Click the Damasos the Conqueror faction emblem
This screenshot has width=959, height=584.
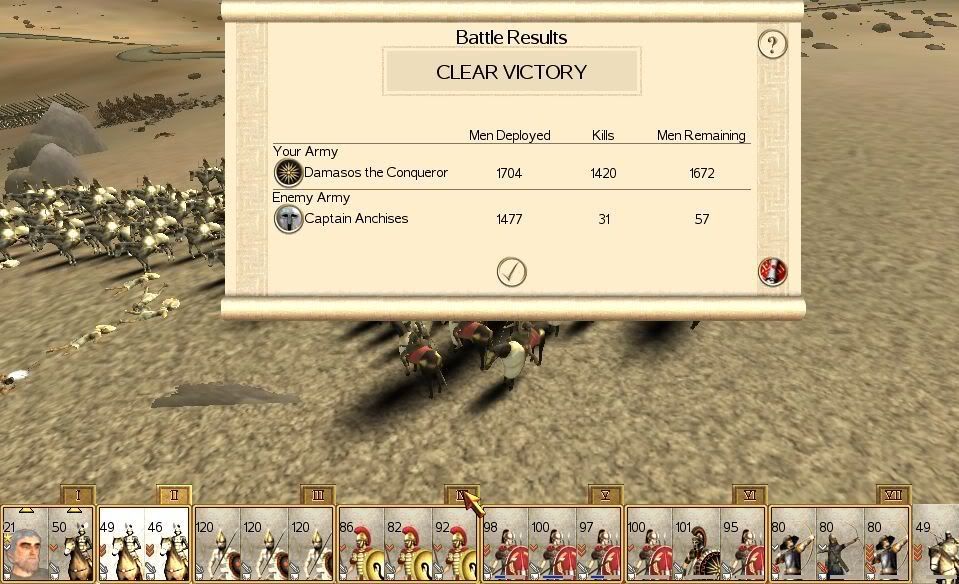point(288,173)
